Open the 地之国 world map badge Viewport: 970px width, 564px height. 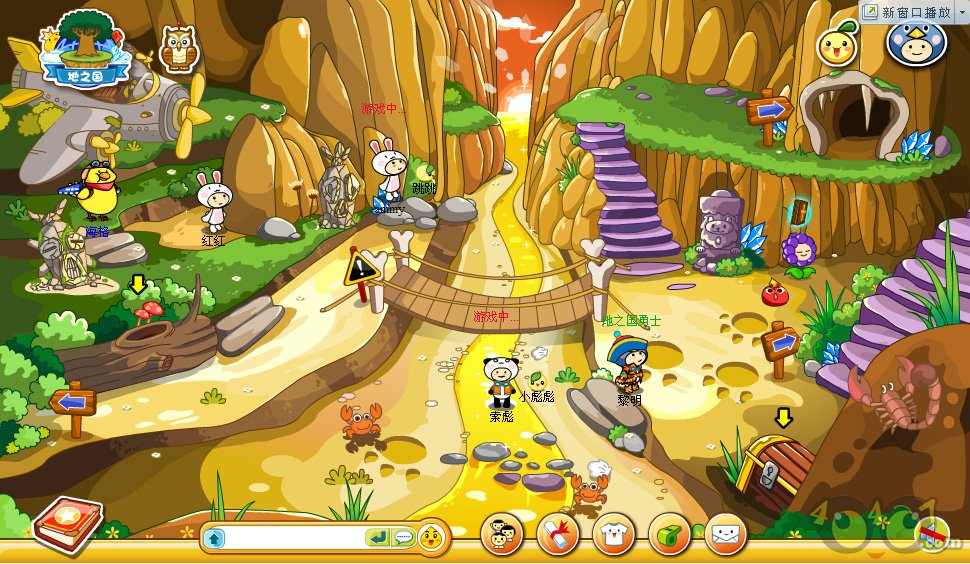(x=84, y=47)
